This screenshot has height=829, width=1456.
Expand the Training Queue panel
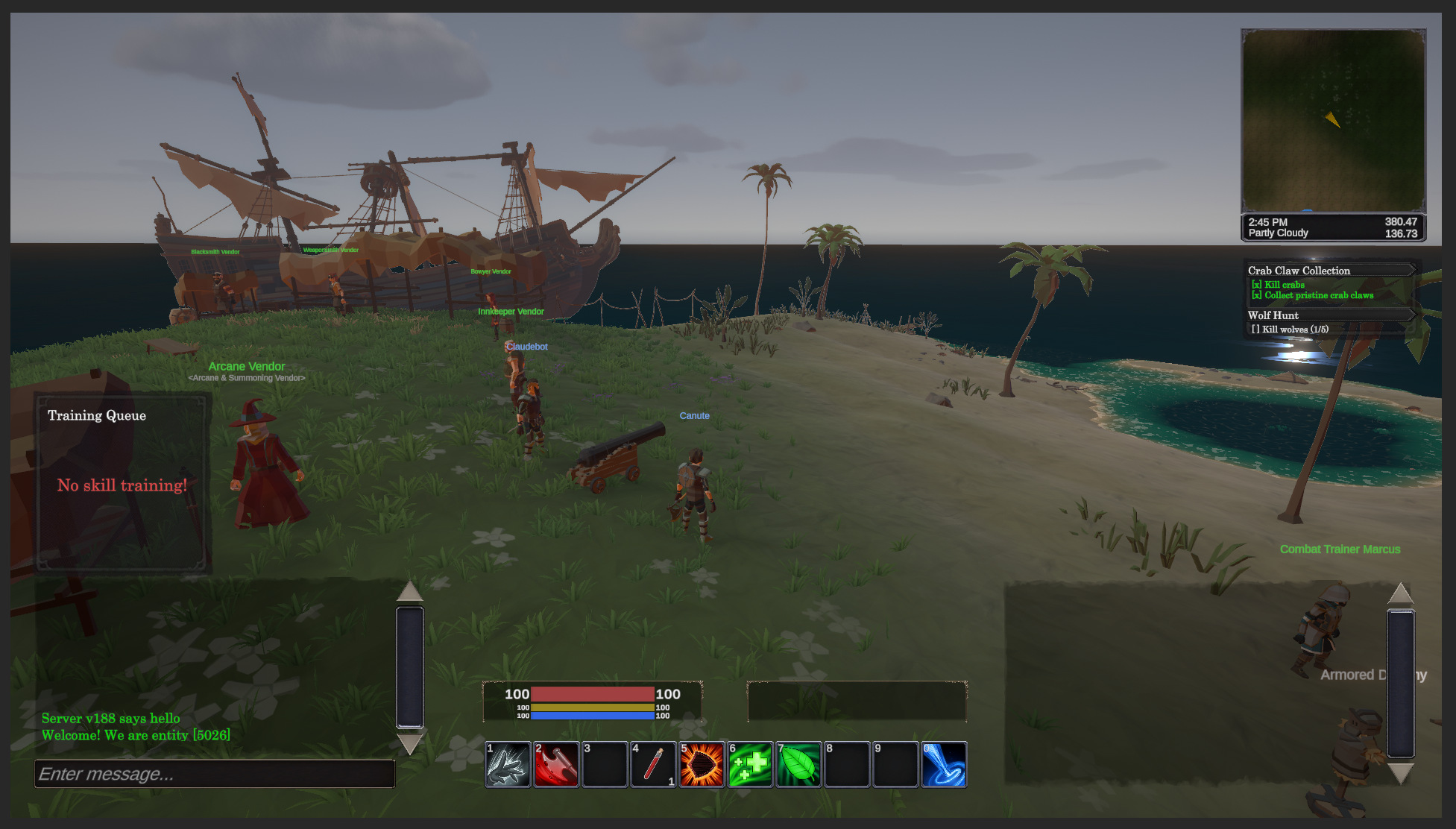point(97,415)
